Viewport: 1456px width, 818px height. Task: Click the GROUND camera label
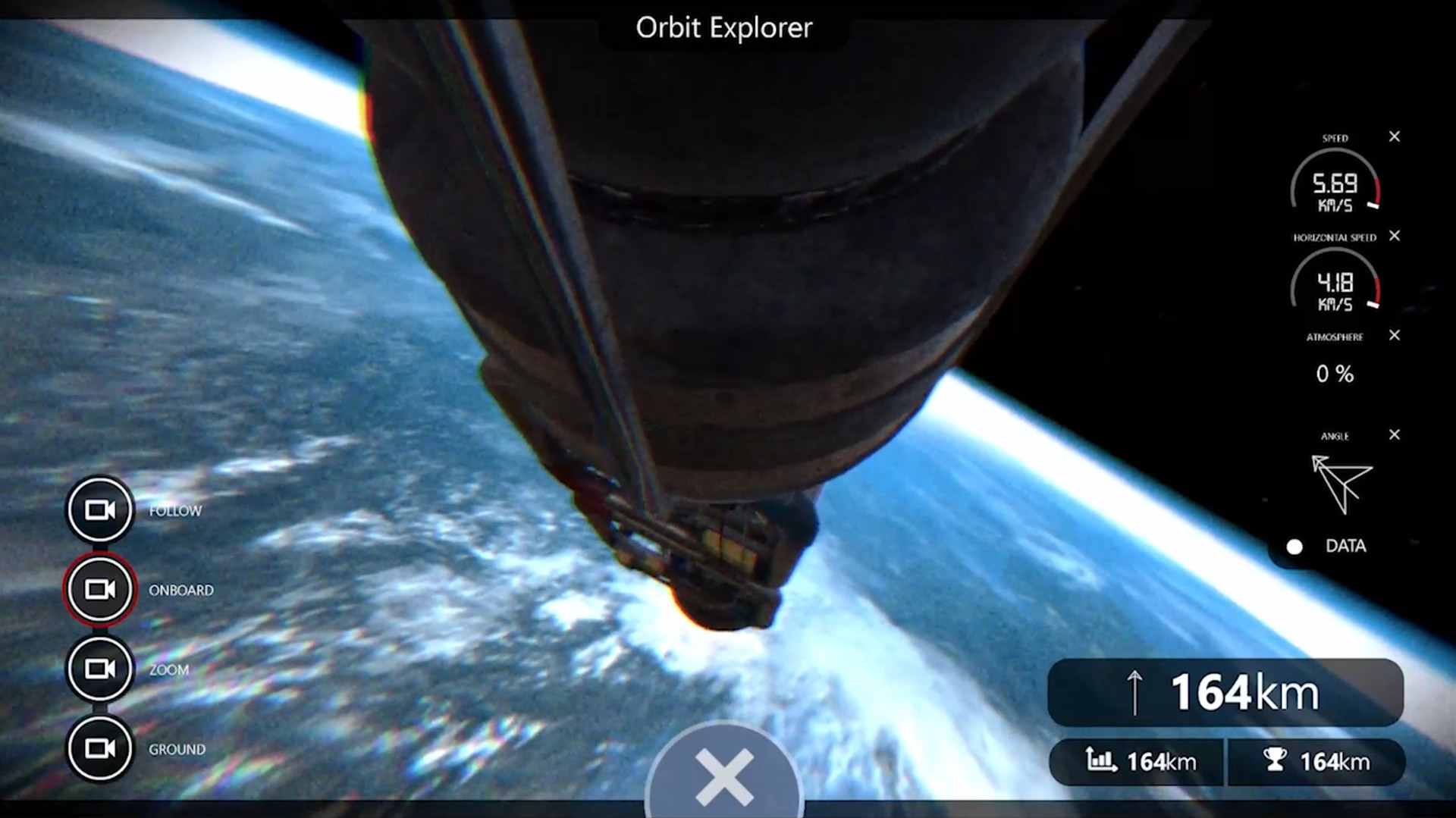point(177,747)
